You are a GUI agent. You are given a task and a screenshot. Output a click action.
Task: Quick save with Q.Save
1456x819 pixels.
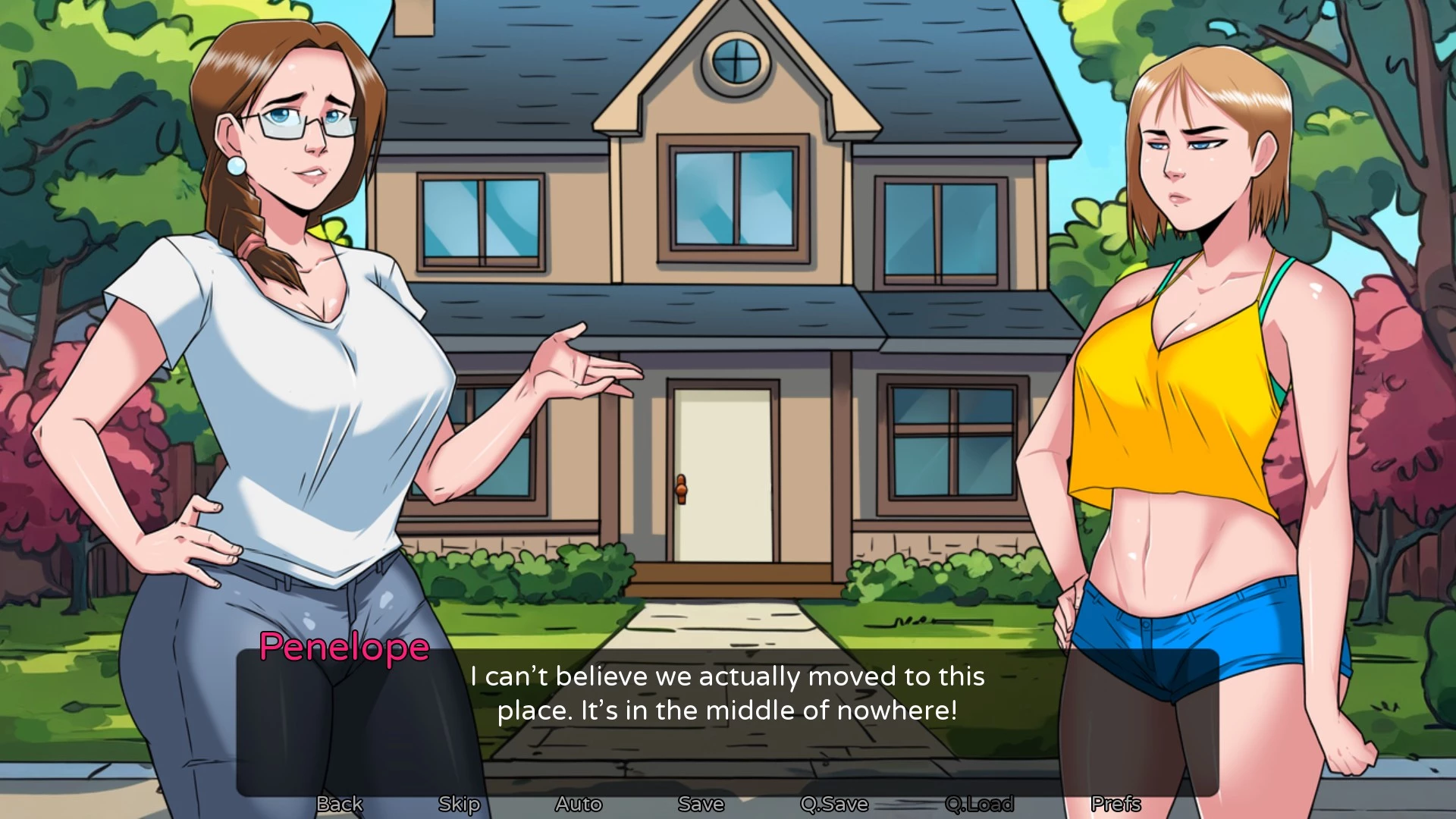coord(834,804)
